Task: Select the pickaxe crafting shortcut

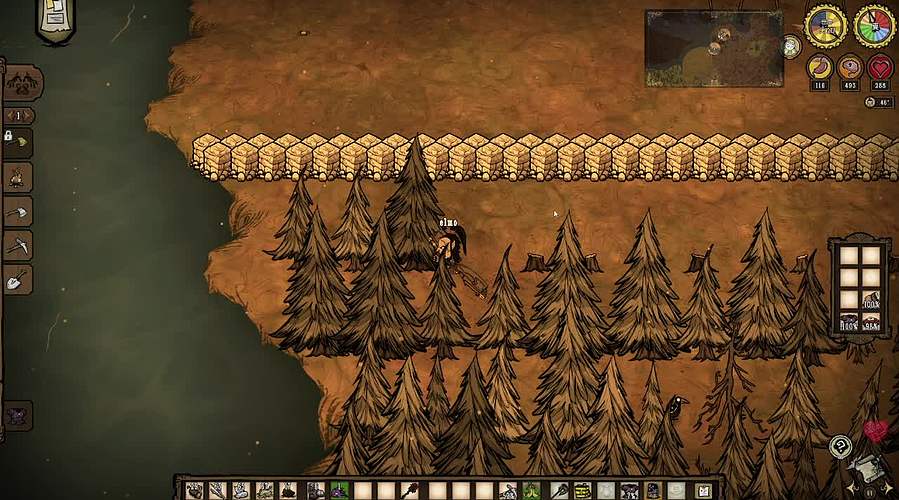Action: (18, 245)
